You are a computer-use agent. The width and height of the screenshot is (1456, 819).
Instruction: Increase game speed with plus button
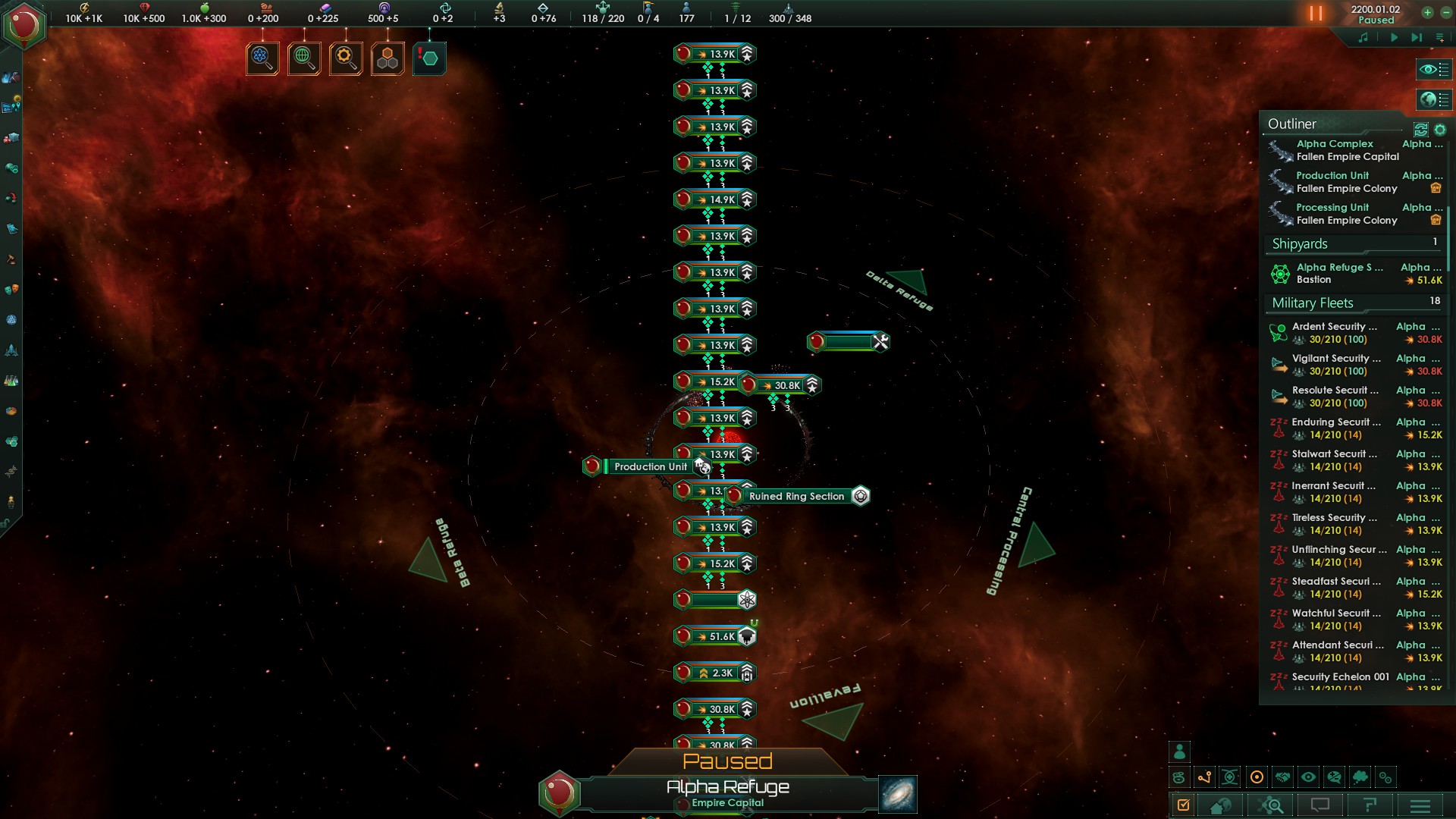click(1427, 12)
